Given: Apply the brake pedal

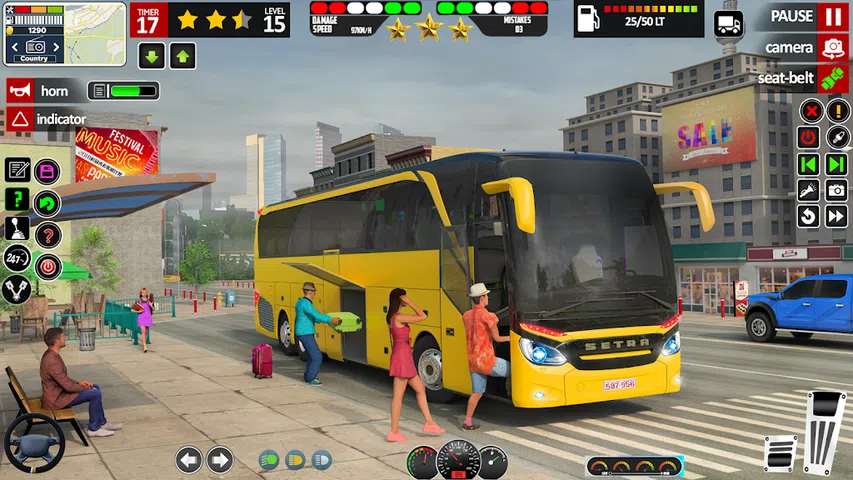Looking at the screenshot, I should point(780,452).
